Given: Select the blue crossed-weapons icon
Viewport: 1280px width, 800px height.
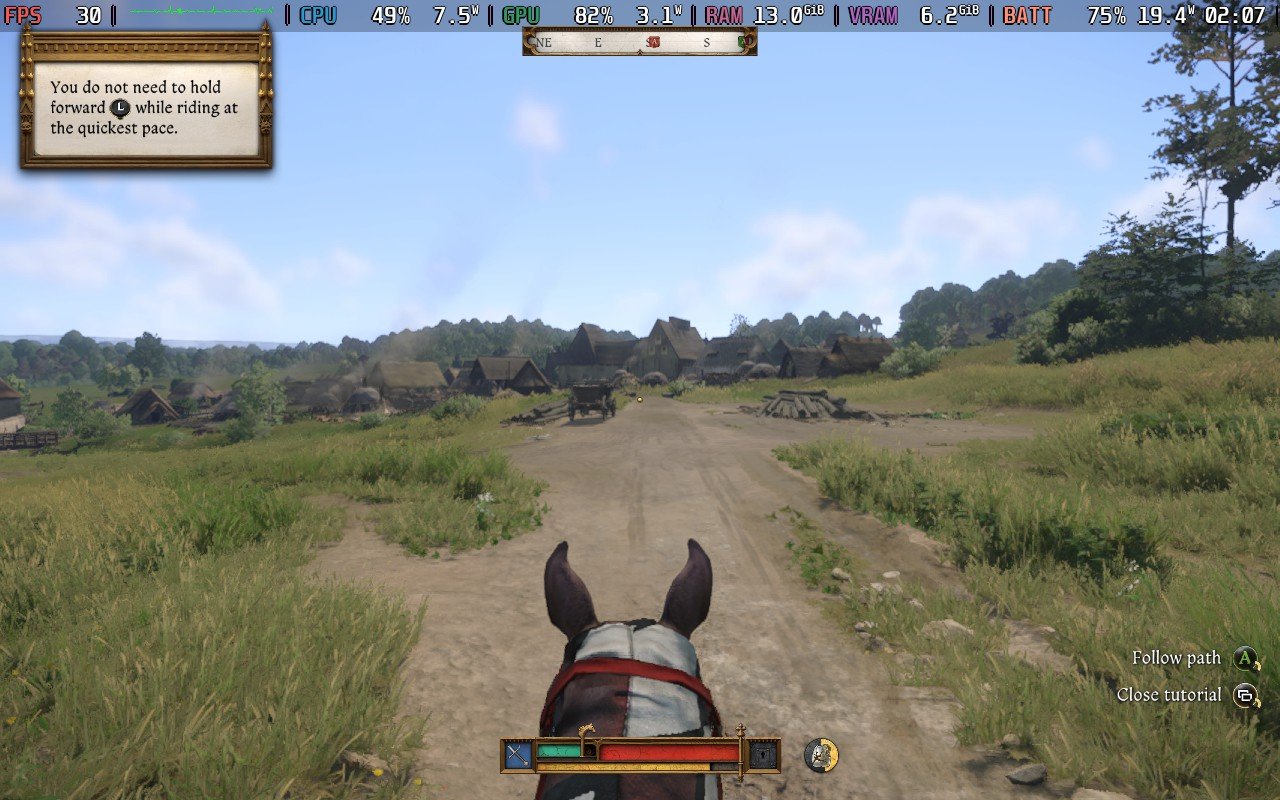Looking at the screenshot, I should [518, 755].
